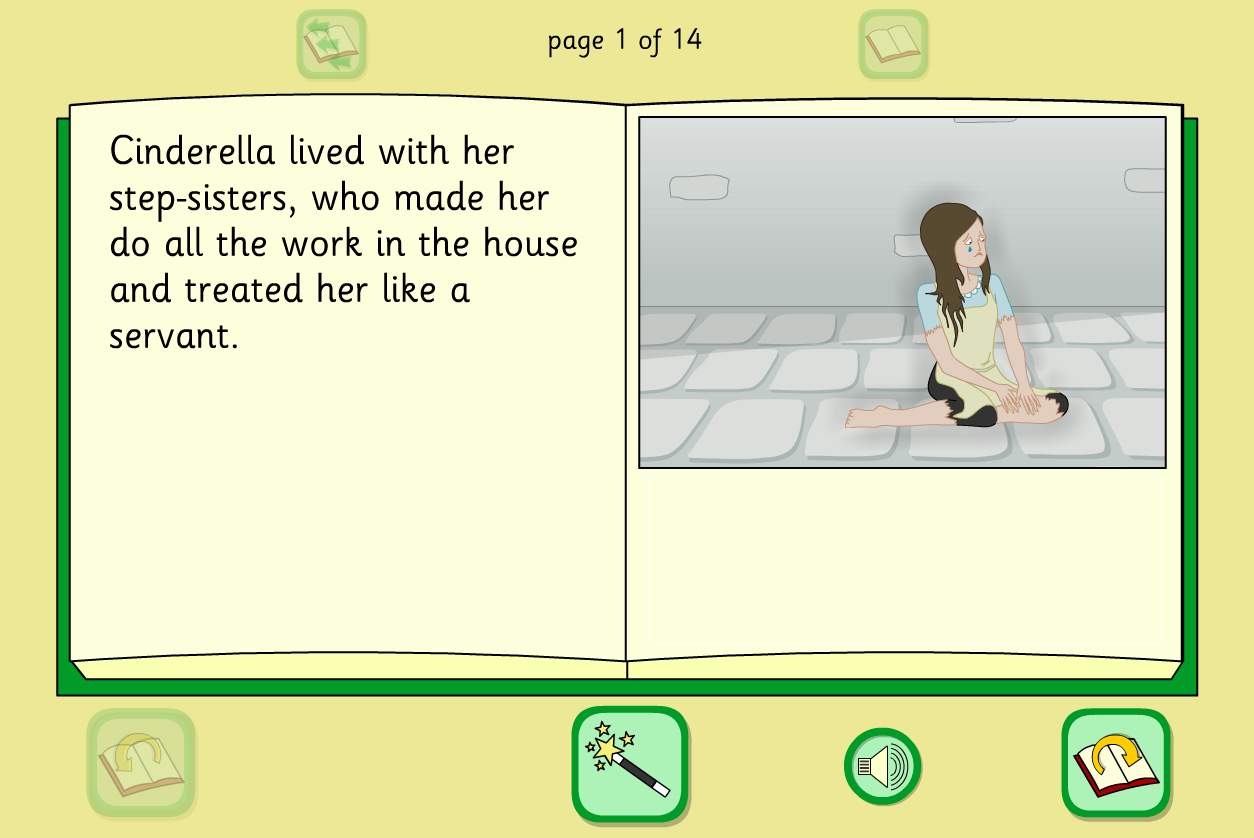Click the faded previous-page book button

[140, 765]
